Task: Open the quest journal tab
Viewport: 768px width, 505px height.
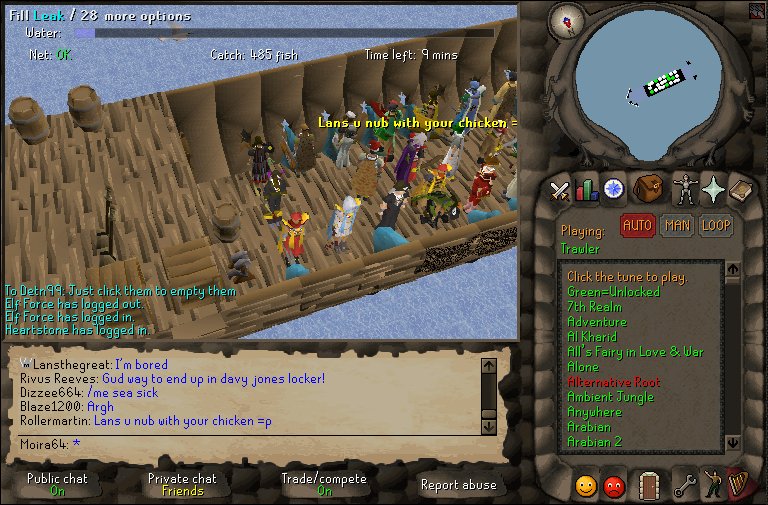Action: point(612,188)
